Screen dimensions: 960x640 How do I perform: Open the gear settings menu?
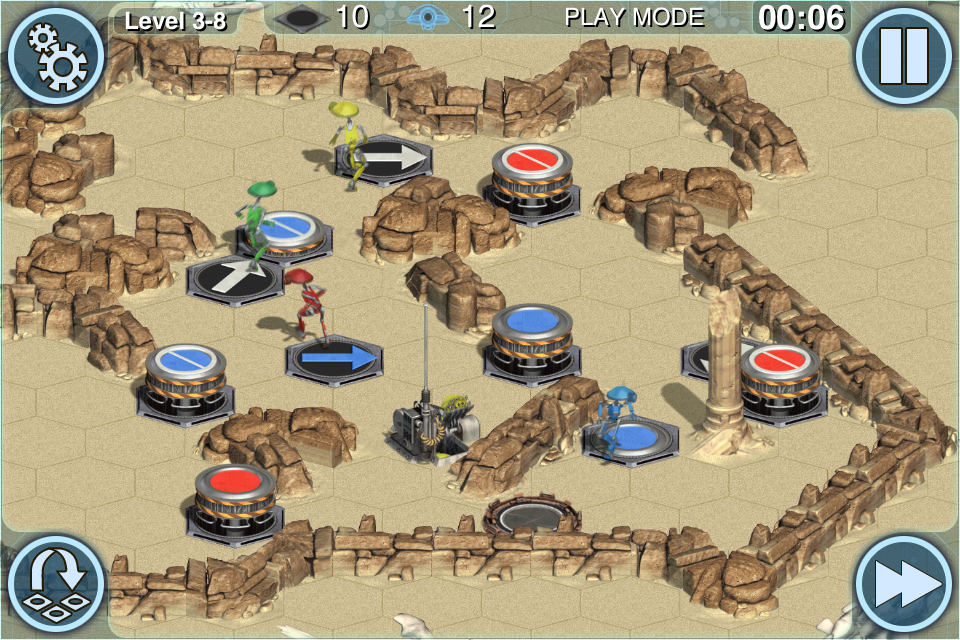point(55,55)
